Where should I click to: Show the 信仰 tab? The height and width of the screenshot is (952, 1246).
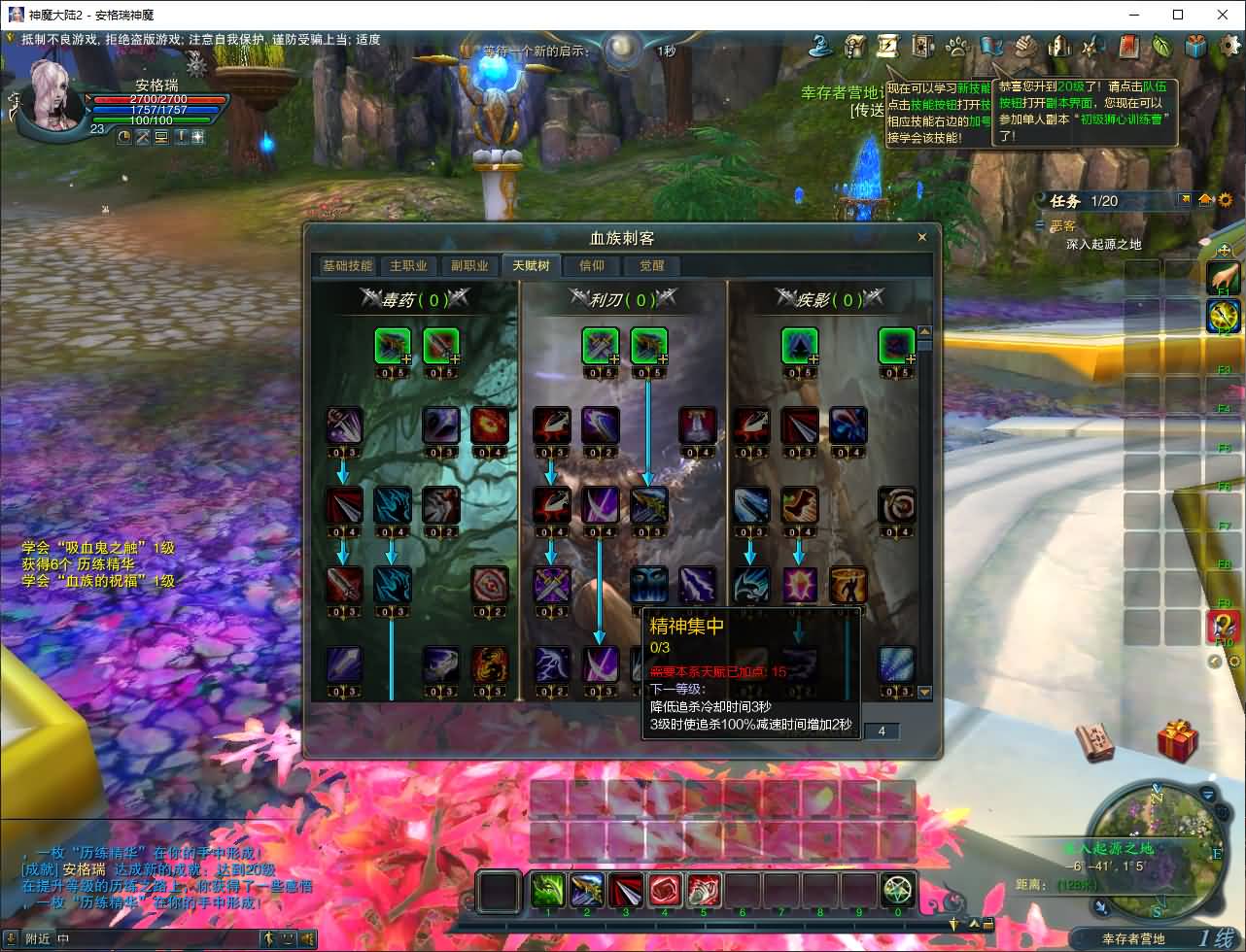pyautogui.click(x=592, y=266)
